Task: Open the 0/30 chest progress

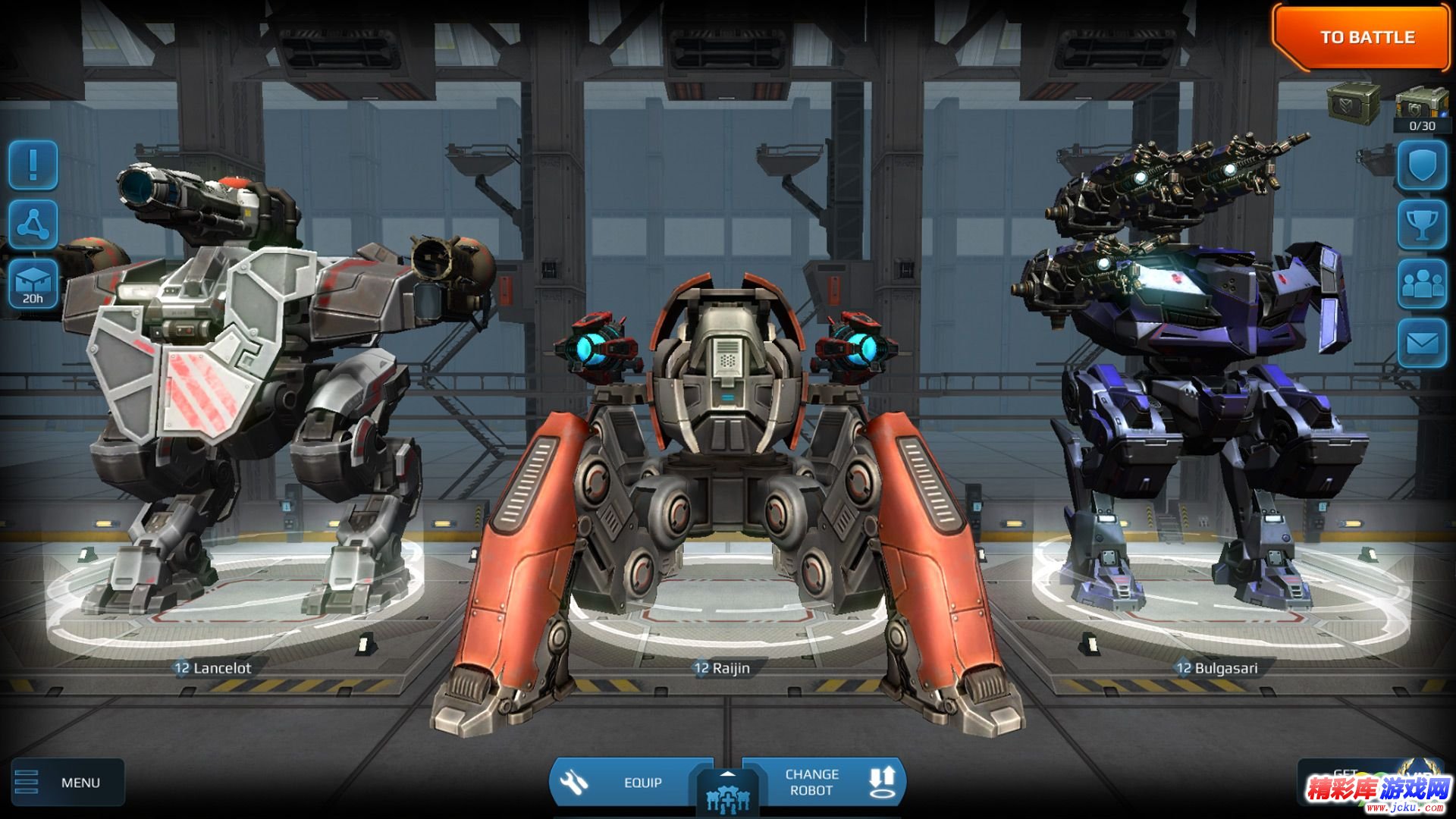Action: coord(1421,110)
